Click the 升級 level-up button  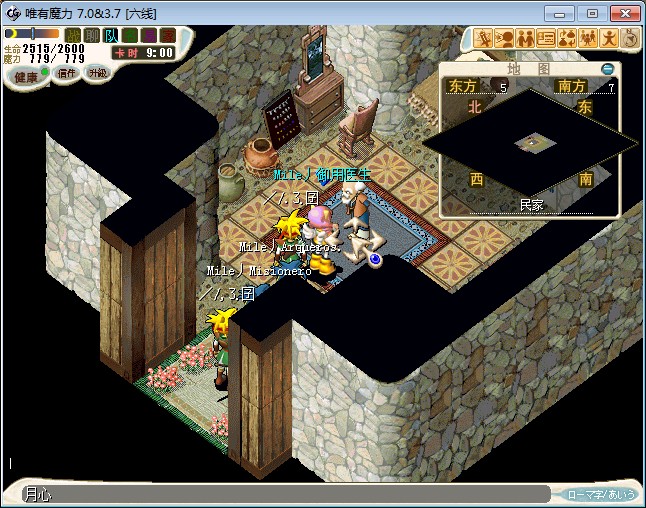(x=98, y=74)
